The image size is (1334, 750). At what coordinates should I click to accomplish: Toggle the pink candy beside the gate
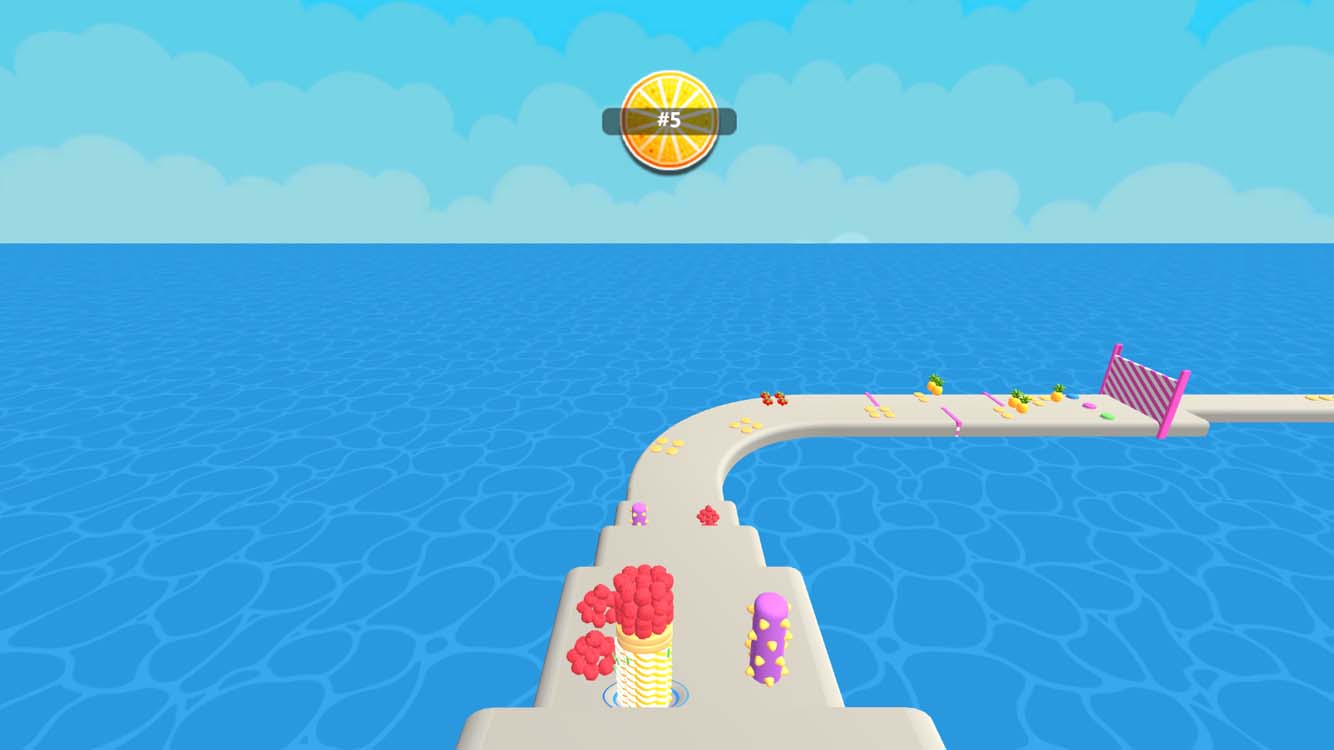tap(1088, 406)
